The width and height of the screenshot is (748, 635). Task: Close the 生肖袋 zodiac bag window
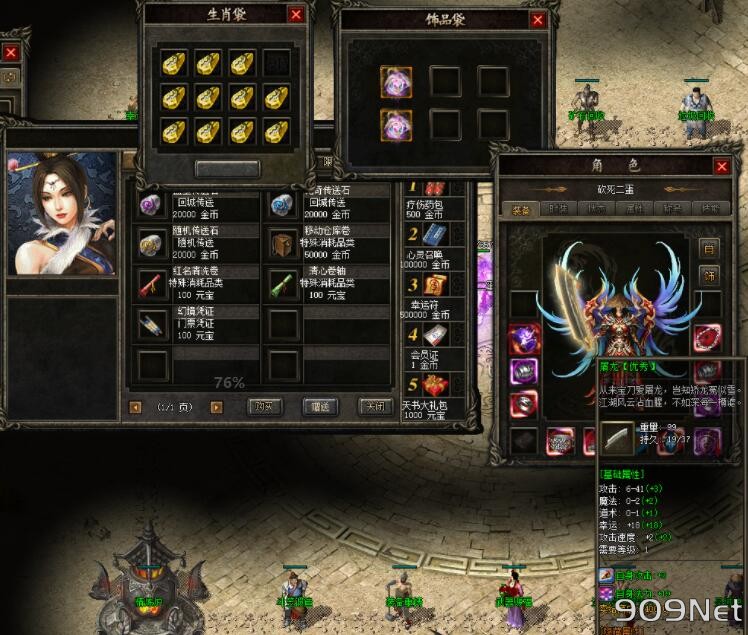295,14
